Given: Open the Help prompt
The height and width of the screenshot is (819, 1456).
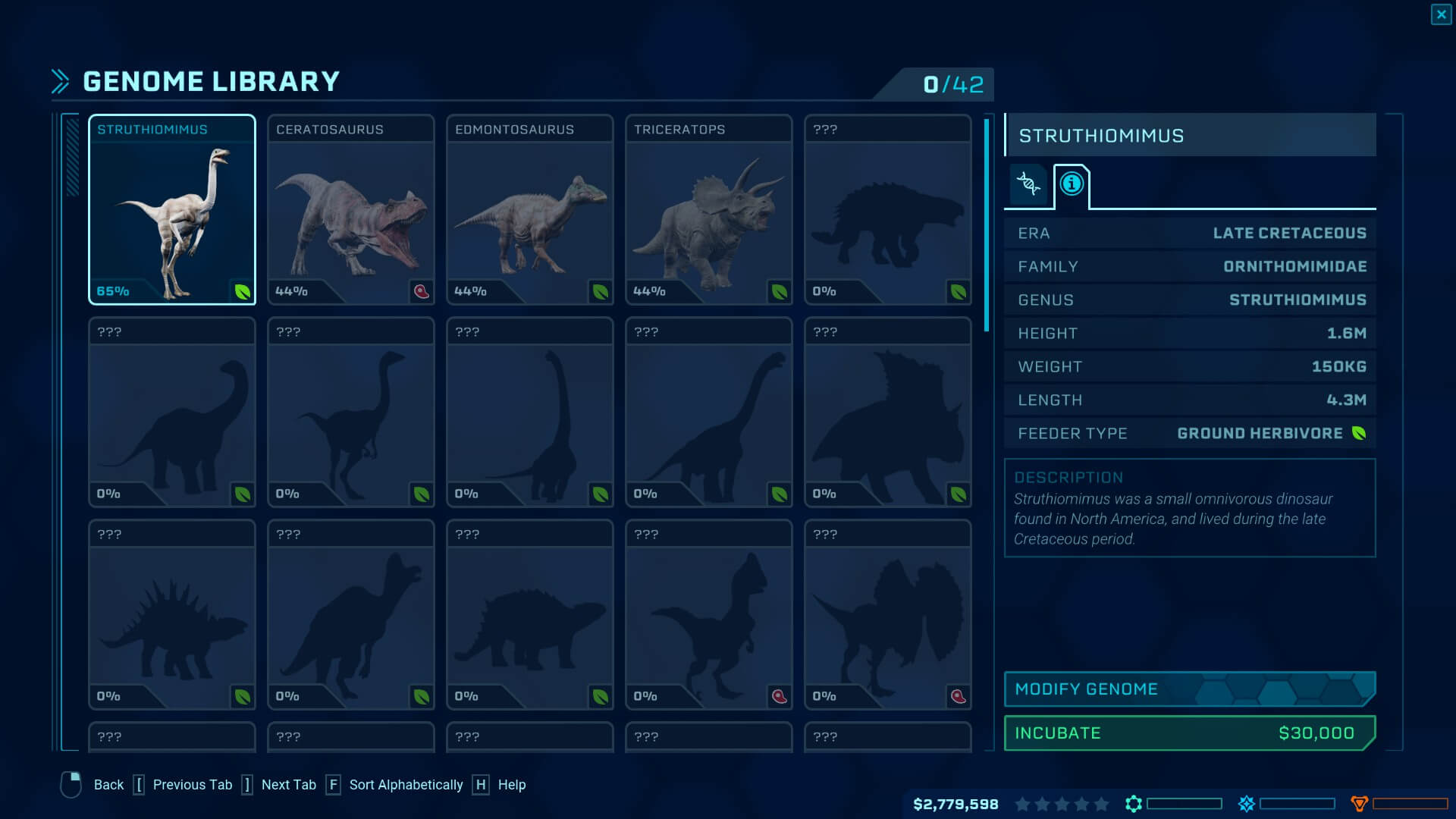Looking at the screenshot, I should 511,785.
